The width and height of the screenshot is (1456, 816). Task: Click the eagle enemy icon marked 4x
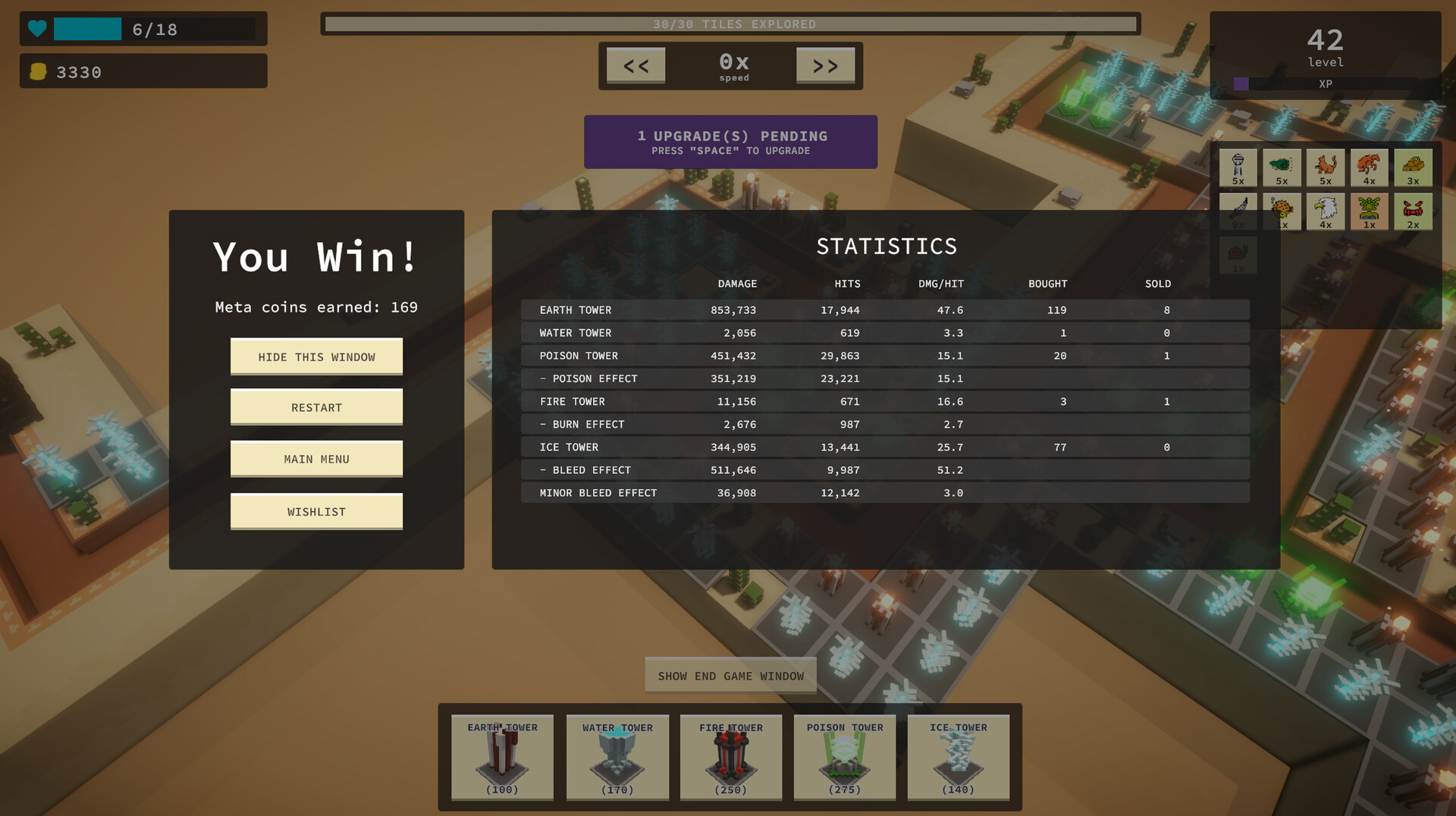pos(1326,211)
